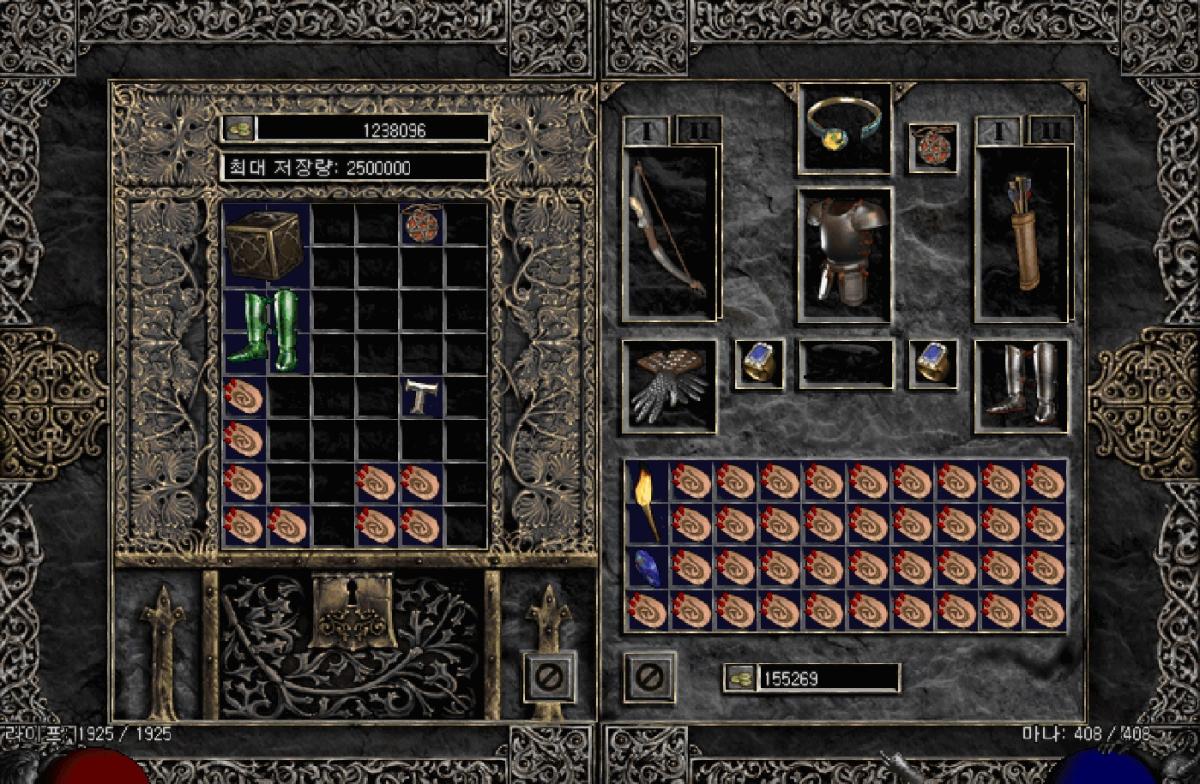The image size is (1200, 784).
Task: Pick up the blue gem in inventory
Action: click(x=645, y=567)
